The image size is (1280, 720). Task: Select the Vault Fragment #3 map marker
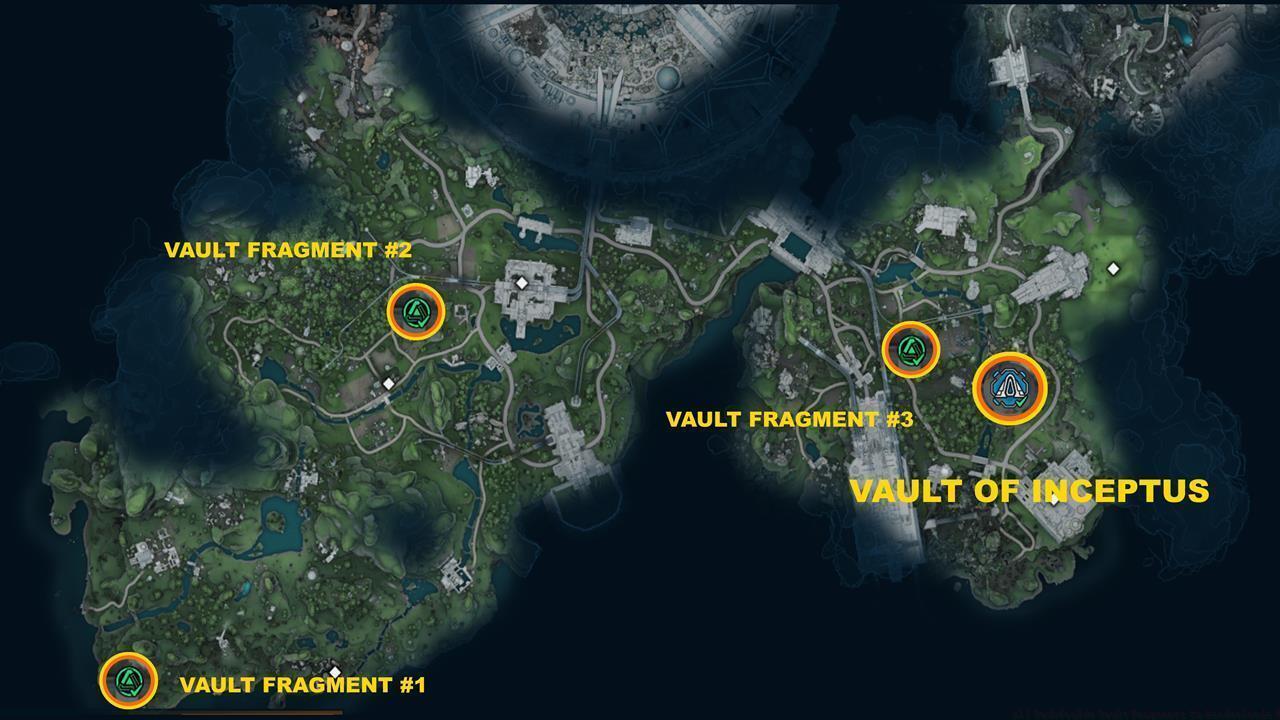911,350
